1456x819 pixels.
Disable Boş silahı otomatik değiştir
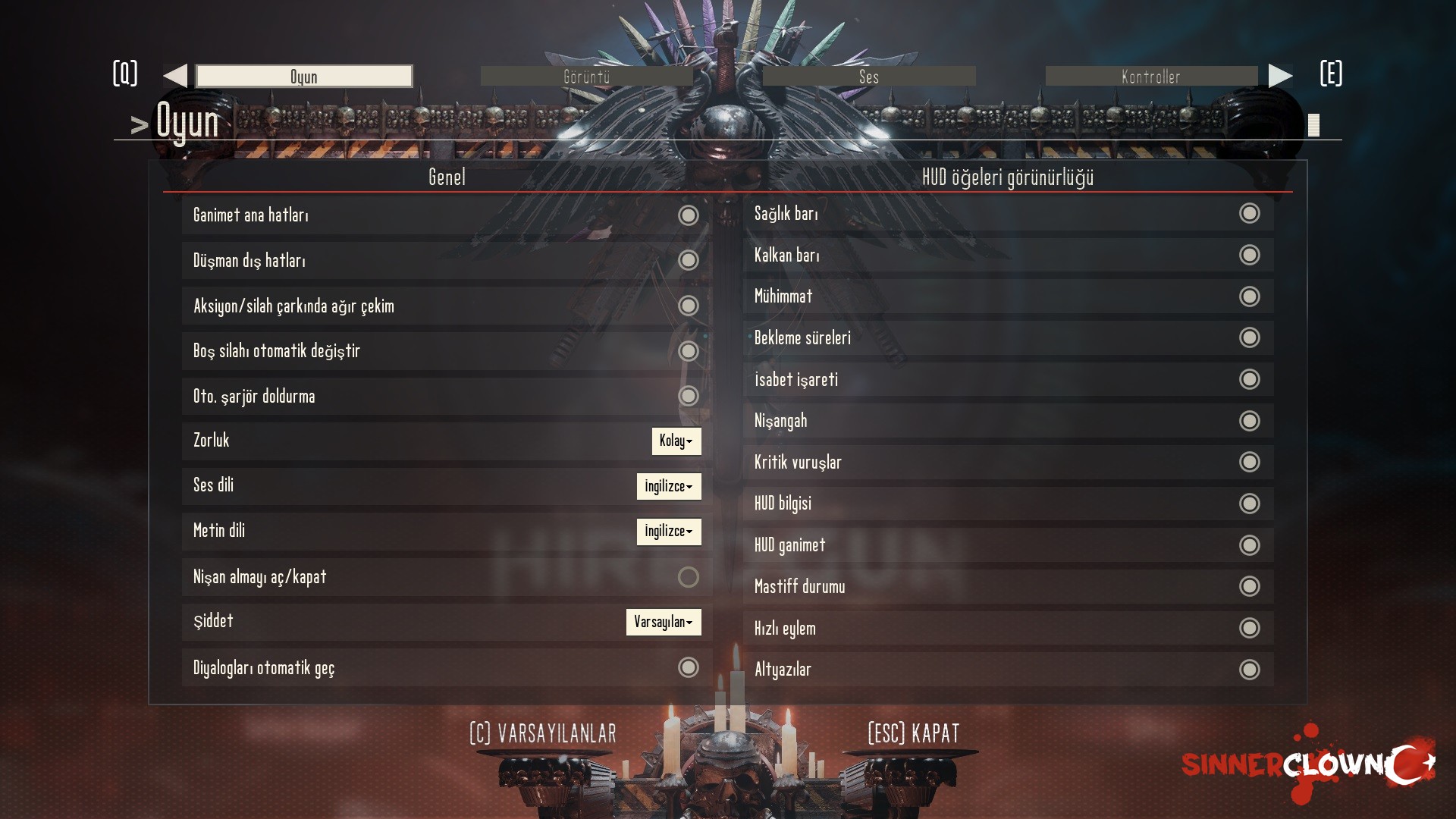[x=688, y=351]
